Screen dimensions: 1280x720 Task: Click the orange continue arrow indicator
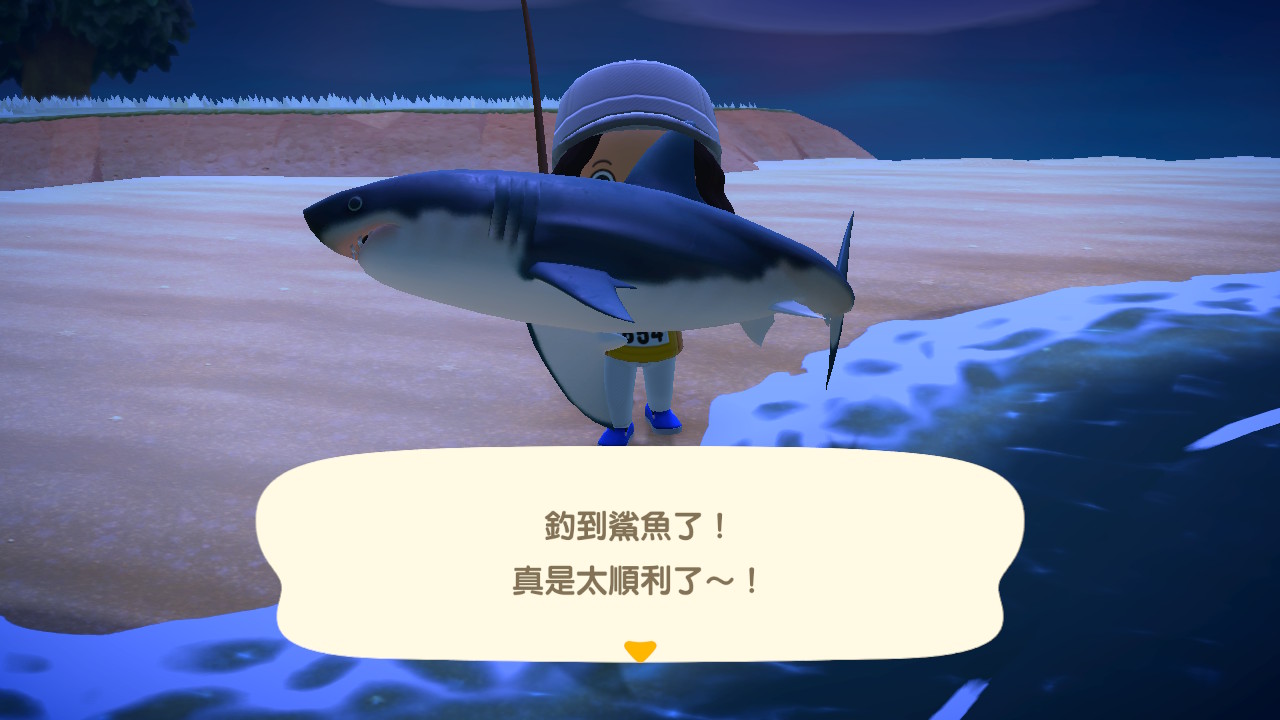point(640,651)
